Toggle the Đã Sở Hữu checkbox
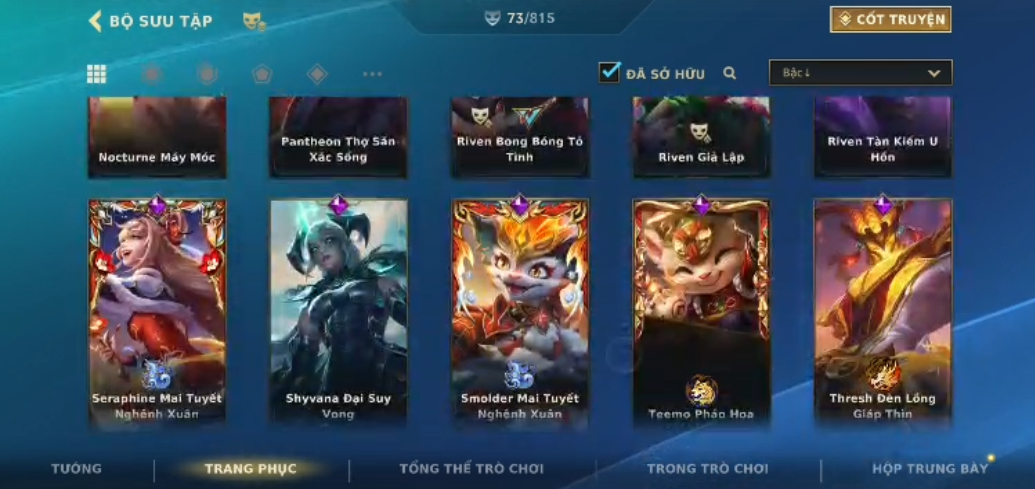The image size is (1035, 489). tap(609, 72)
